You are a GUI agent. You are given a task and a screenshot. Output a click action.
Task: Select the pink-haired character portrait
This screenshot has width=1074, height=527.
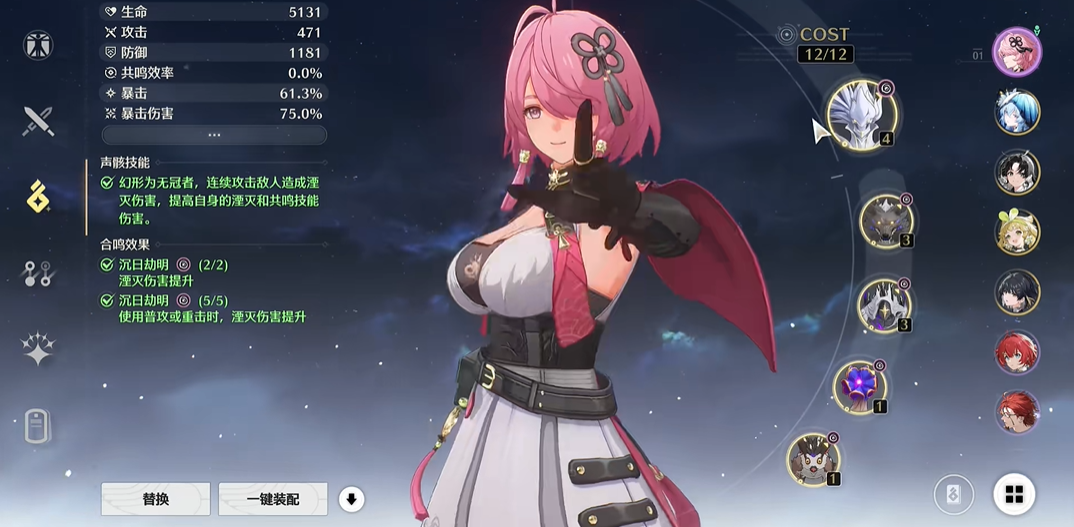click(x=1017, y=51)
